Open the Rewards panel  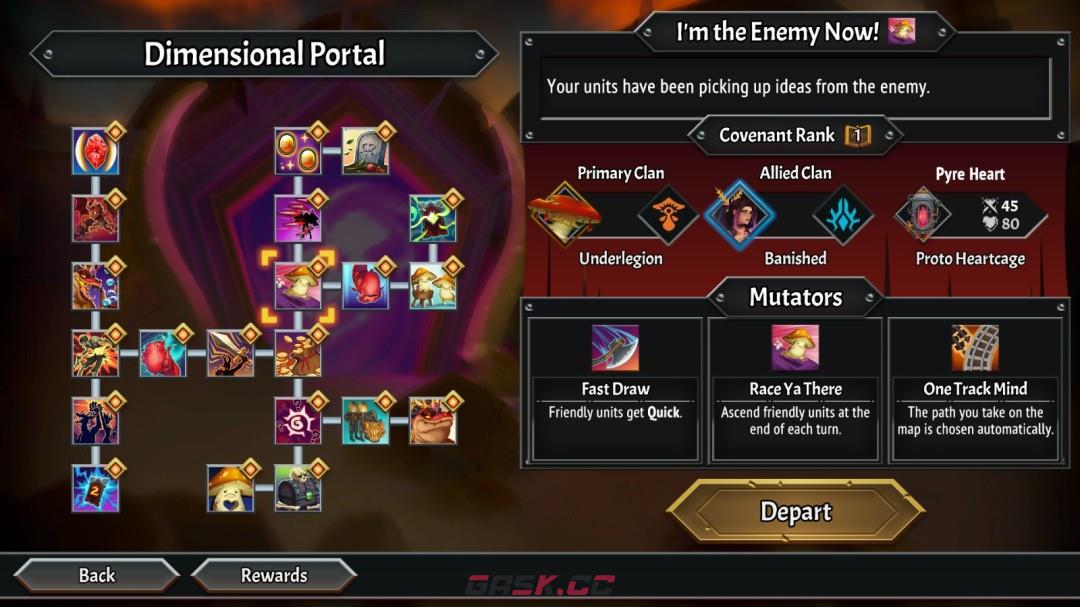[x=273, y=575]
